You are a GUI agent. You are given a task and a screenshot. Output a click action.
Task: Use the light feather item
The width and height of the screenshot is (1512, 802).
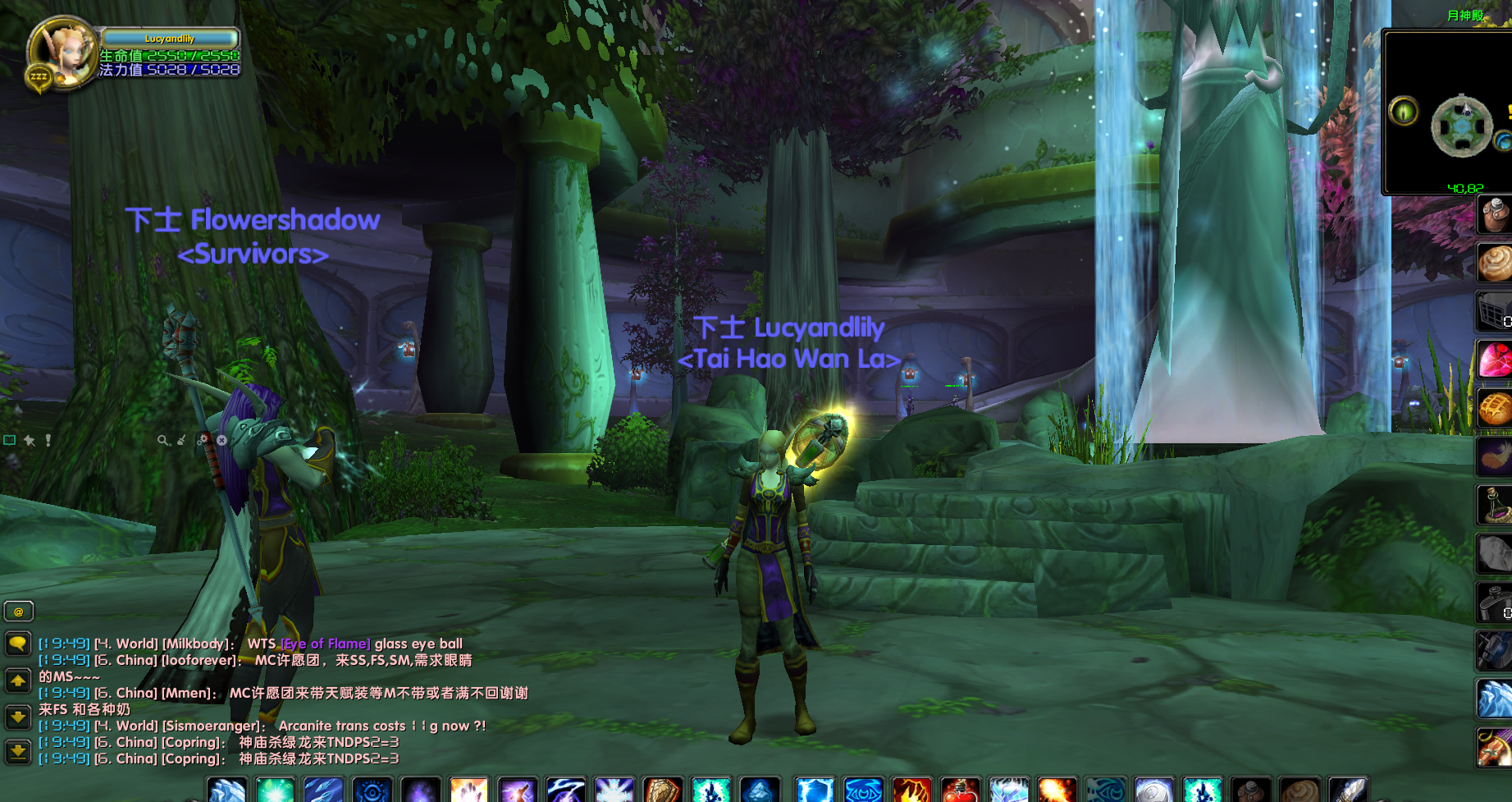click(1494, 457)
